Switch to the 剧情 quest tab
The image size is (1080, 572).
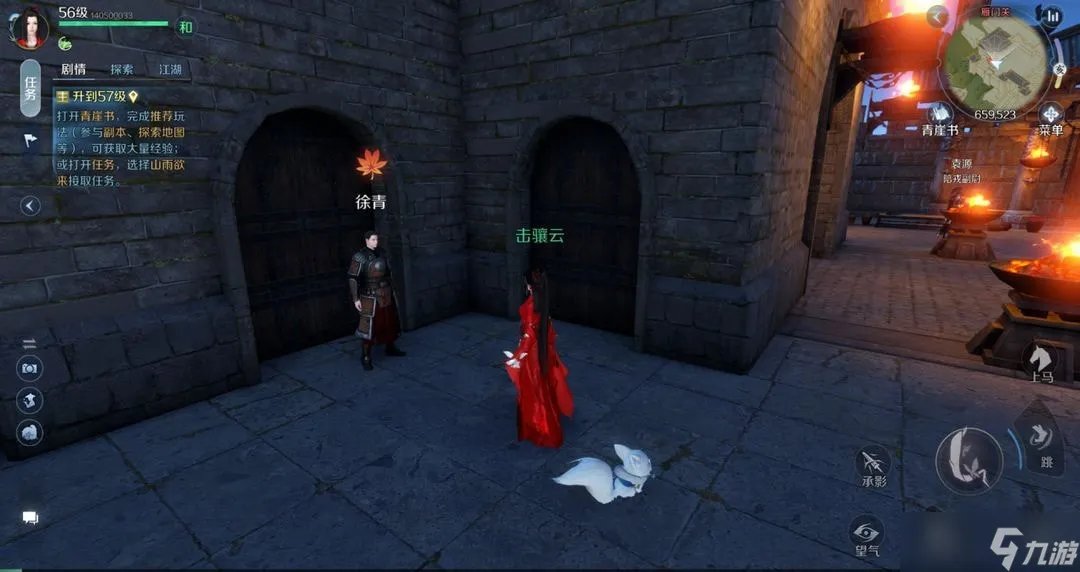pos(73,69)
